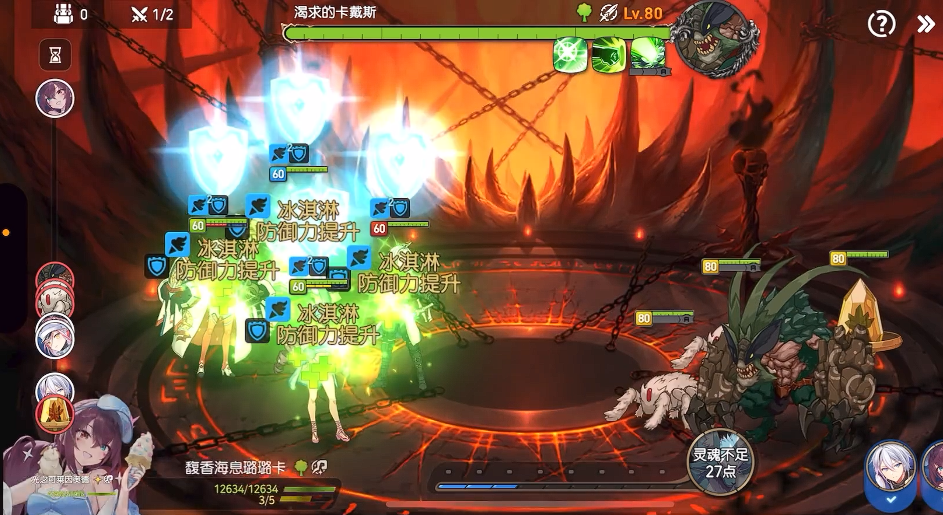943x515 pixels.
Task: Tap the 灵魂不足 soul gauge button
Action: (721, 462)
